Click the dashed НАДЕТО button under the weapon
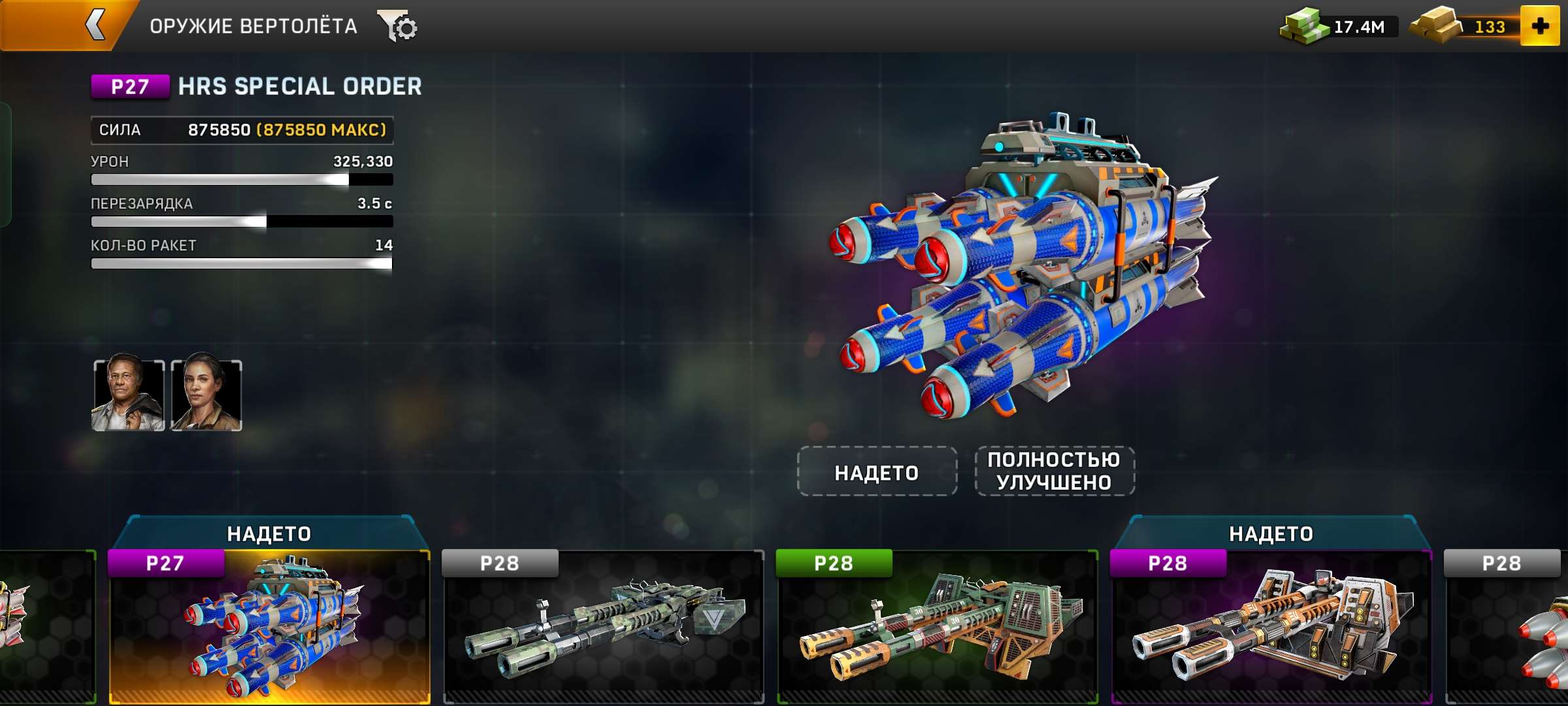Viewport: 1568px width, 706px height. (x=877, y=472)
